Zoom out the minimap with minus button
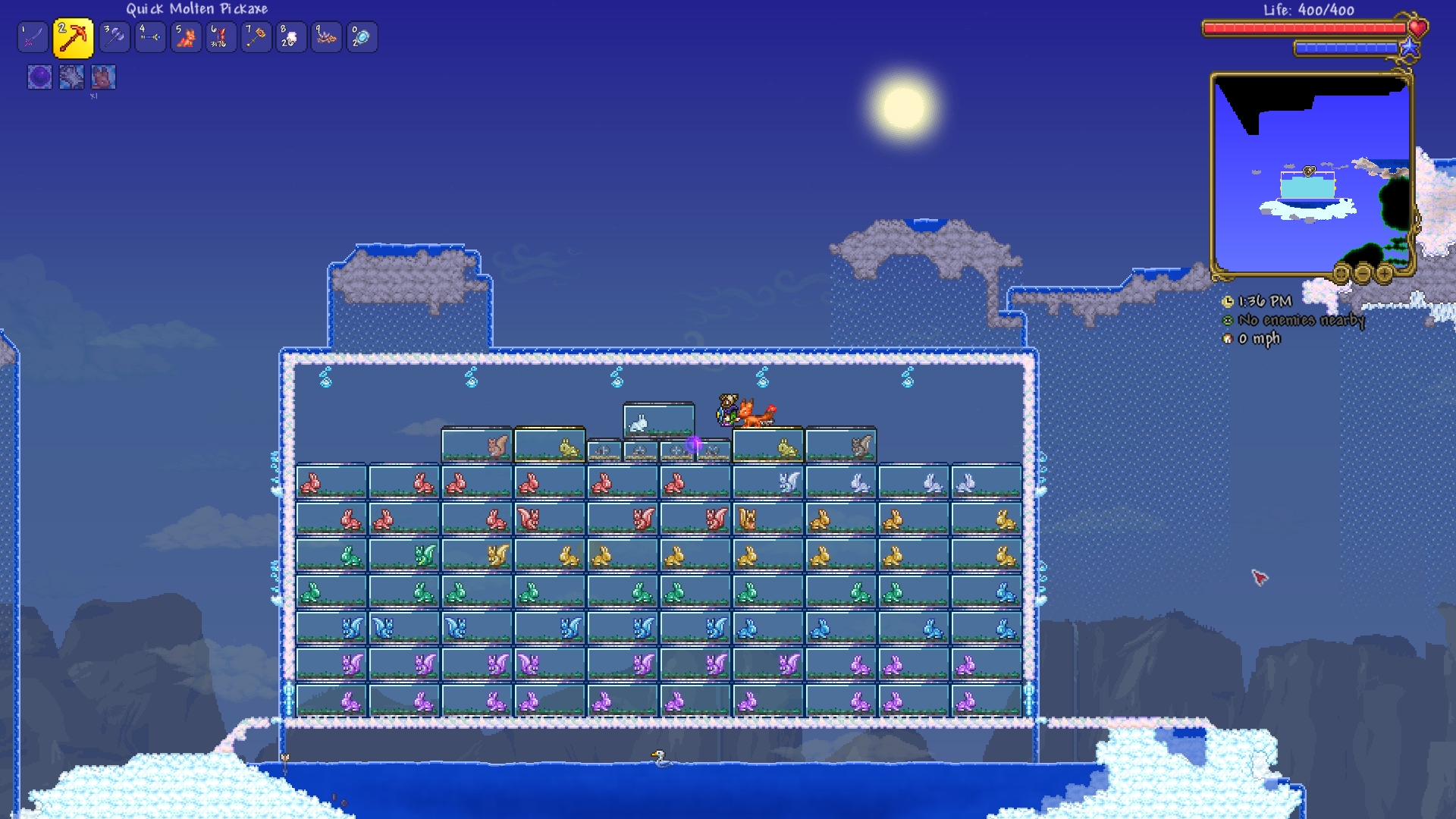The width and height of the screenshot is (1456, 819). pos(1363,273)
